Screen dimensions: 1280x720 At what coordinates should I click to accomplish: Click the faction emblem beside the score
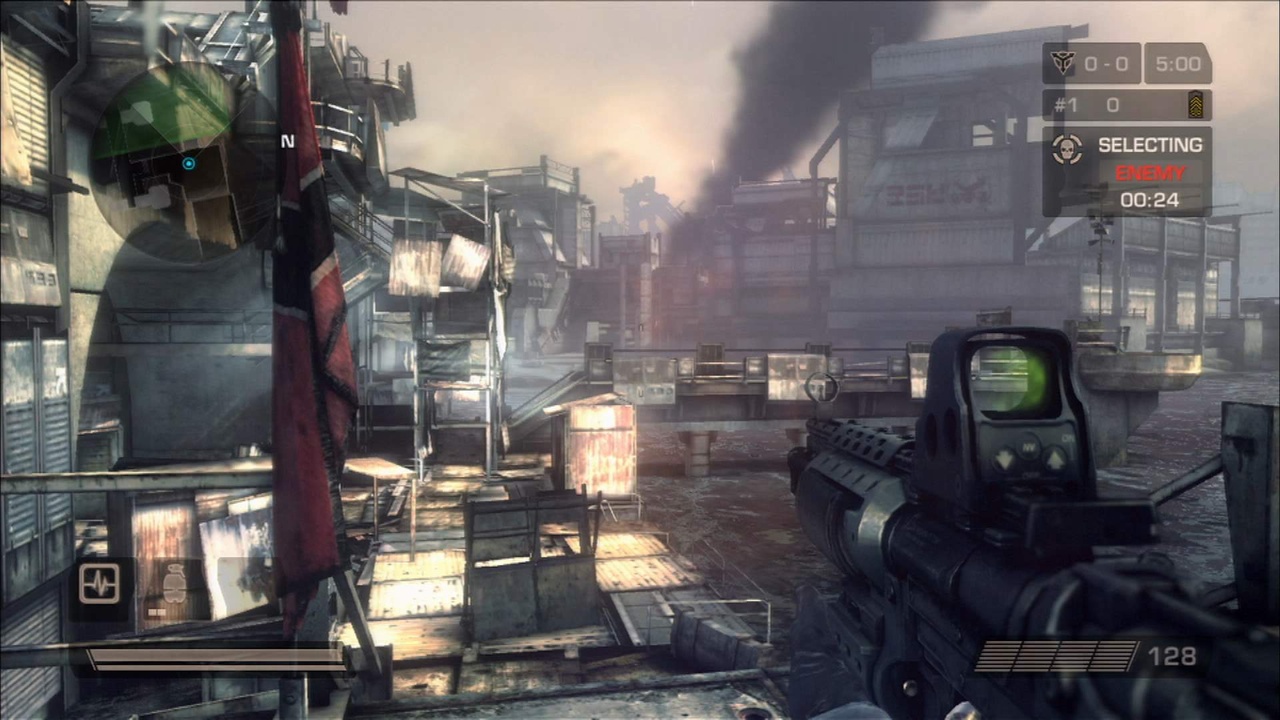coord(1063,63)
